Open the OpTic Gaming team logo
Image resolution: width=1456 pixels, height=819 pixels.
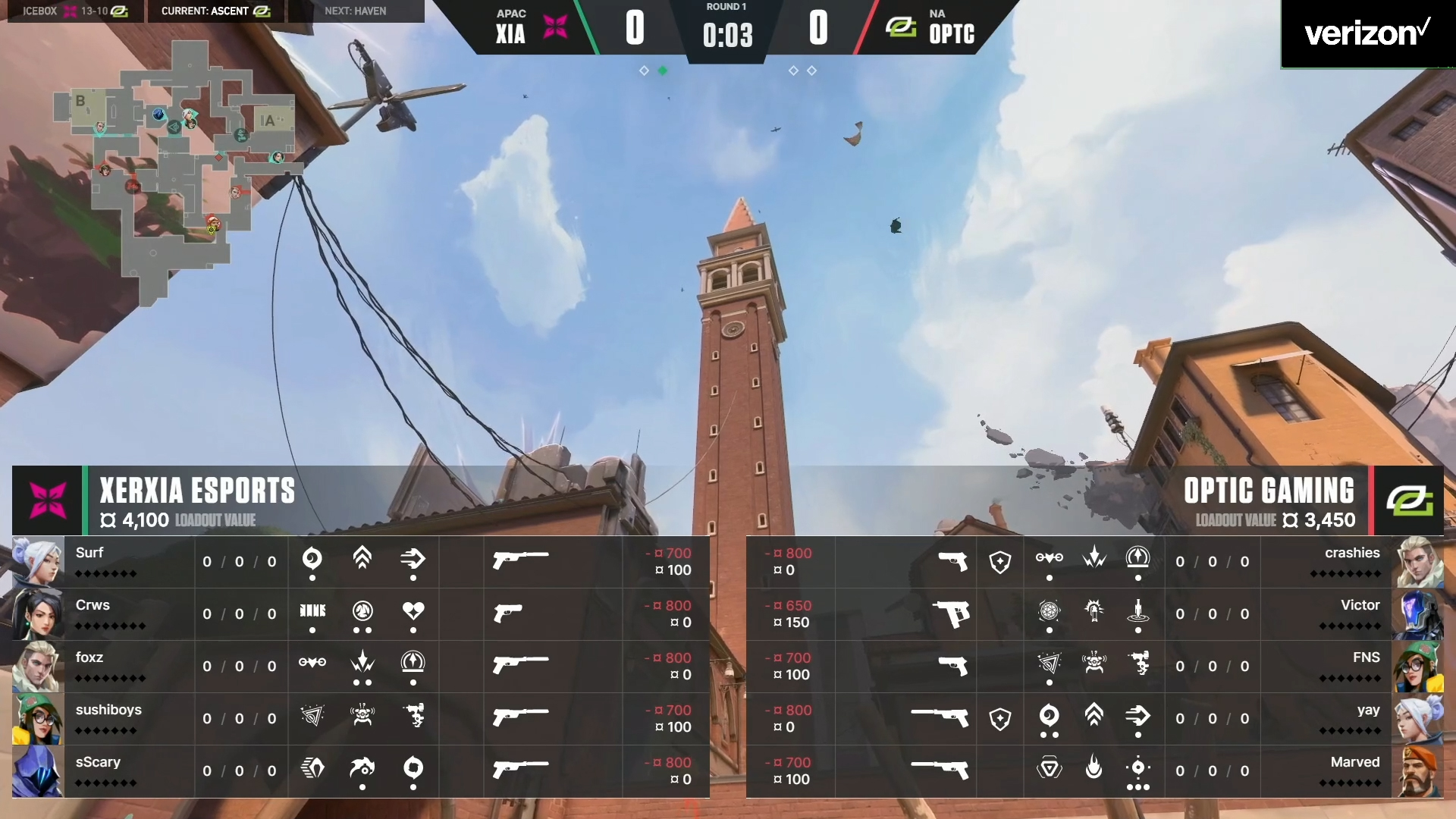[1409, 500]
